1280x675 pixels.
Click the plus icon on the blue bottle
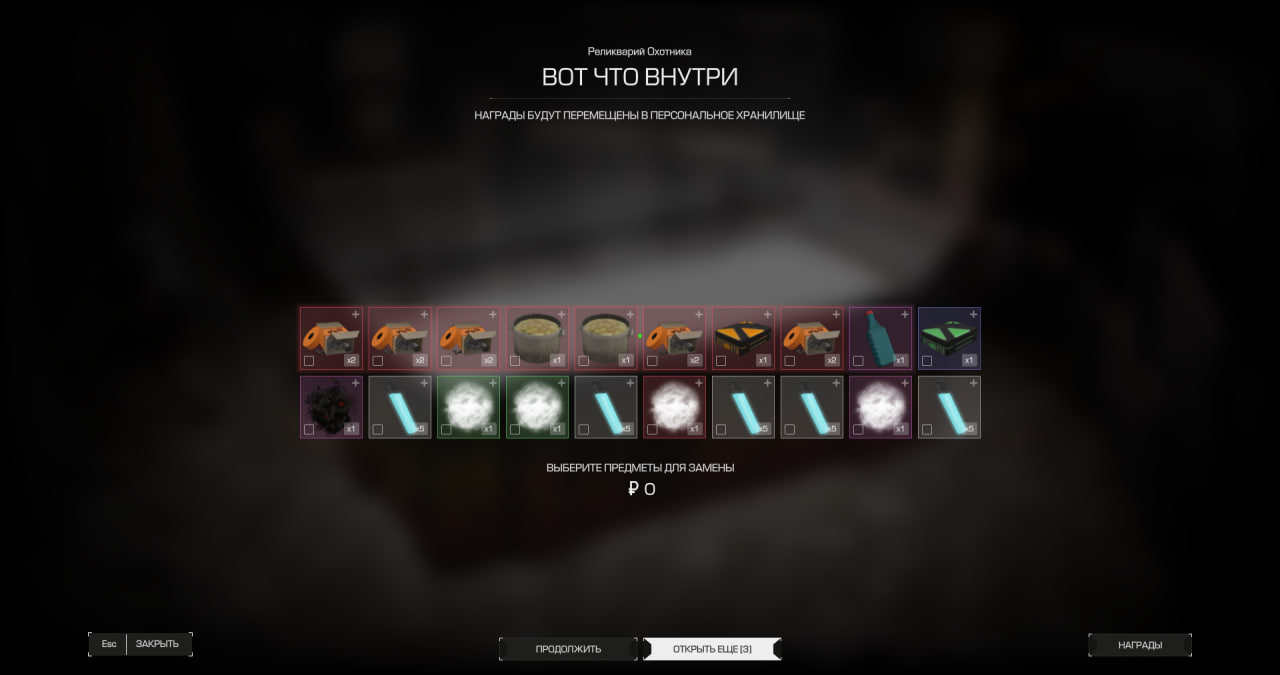[x=905, y=314]
